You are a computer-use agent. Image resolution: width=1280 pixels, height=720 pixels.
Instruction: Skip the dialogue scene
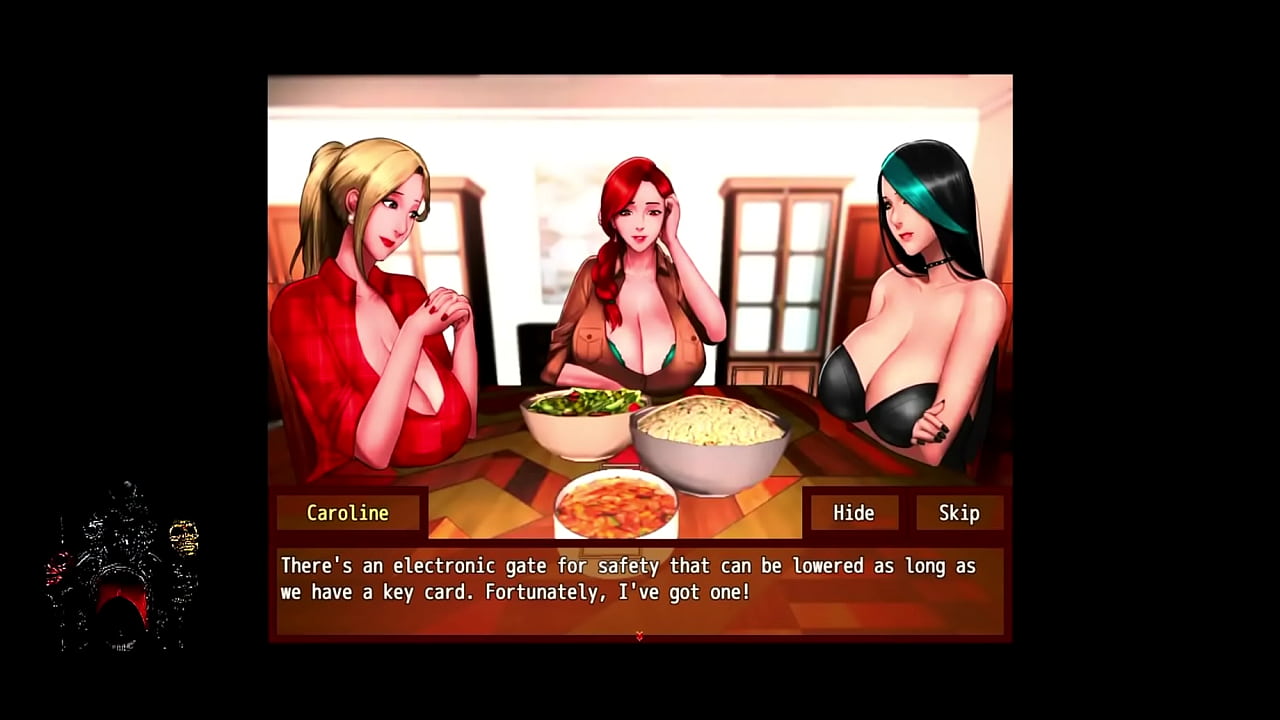958,513
